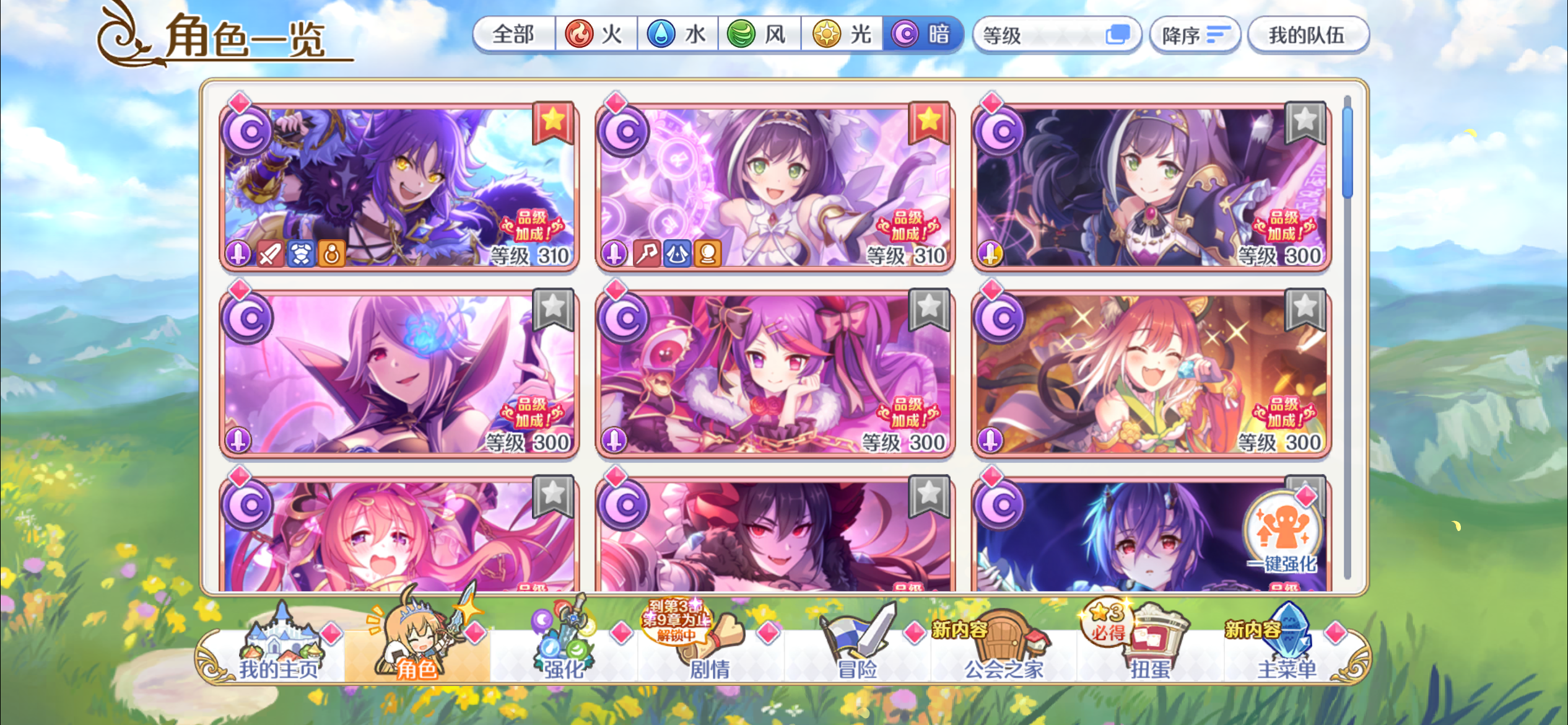Select the water element filter icon
The image size is (1568, 725).
661,35
